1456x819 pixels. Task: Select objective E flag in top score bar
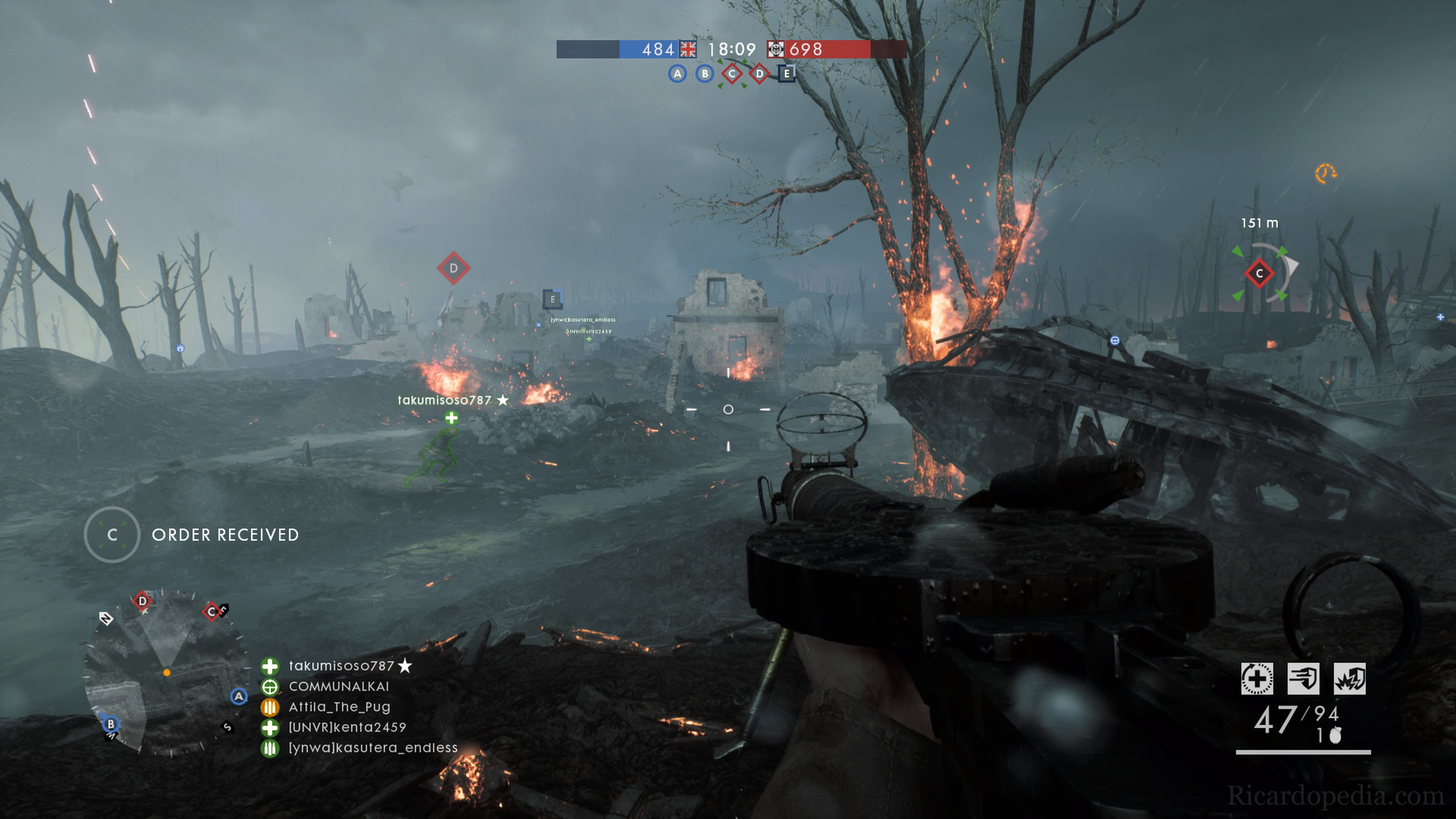pyautogui.click(x=786, y=74)
